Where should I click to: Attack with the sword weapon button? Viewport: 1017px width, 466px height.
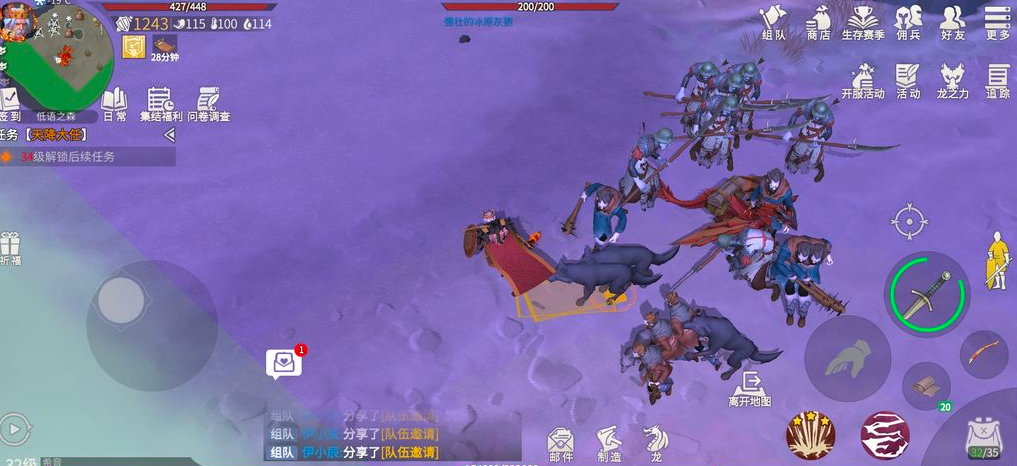[927, 293]
